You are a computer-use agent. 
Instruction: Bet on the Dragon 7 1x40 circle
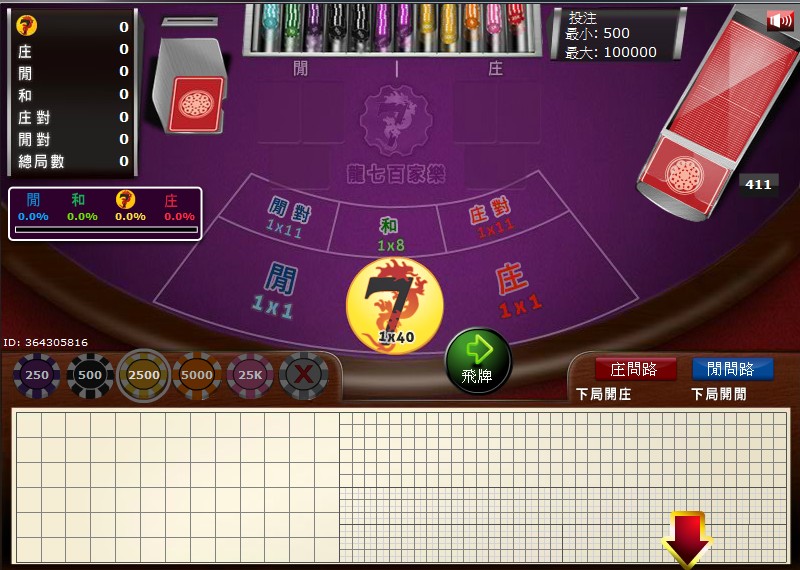(x=394, y=304)
